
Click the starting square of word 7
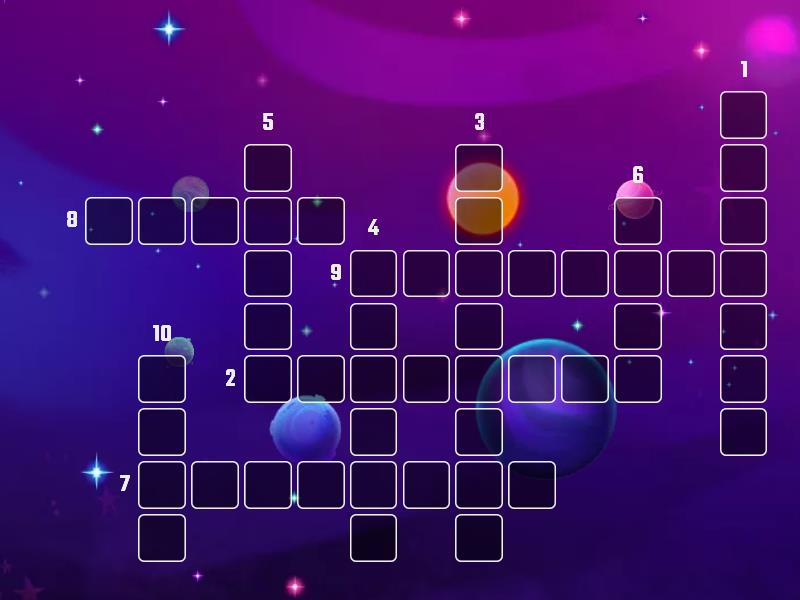coord(162,485)
